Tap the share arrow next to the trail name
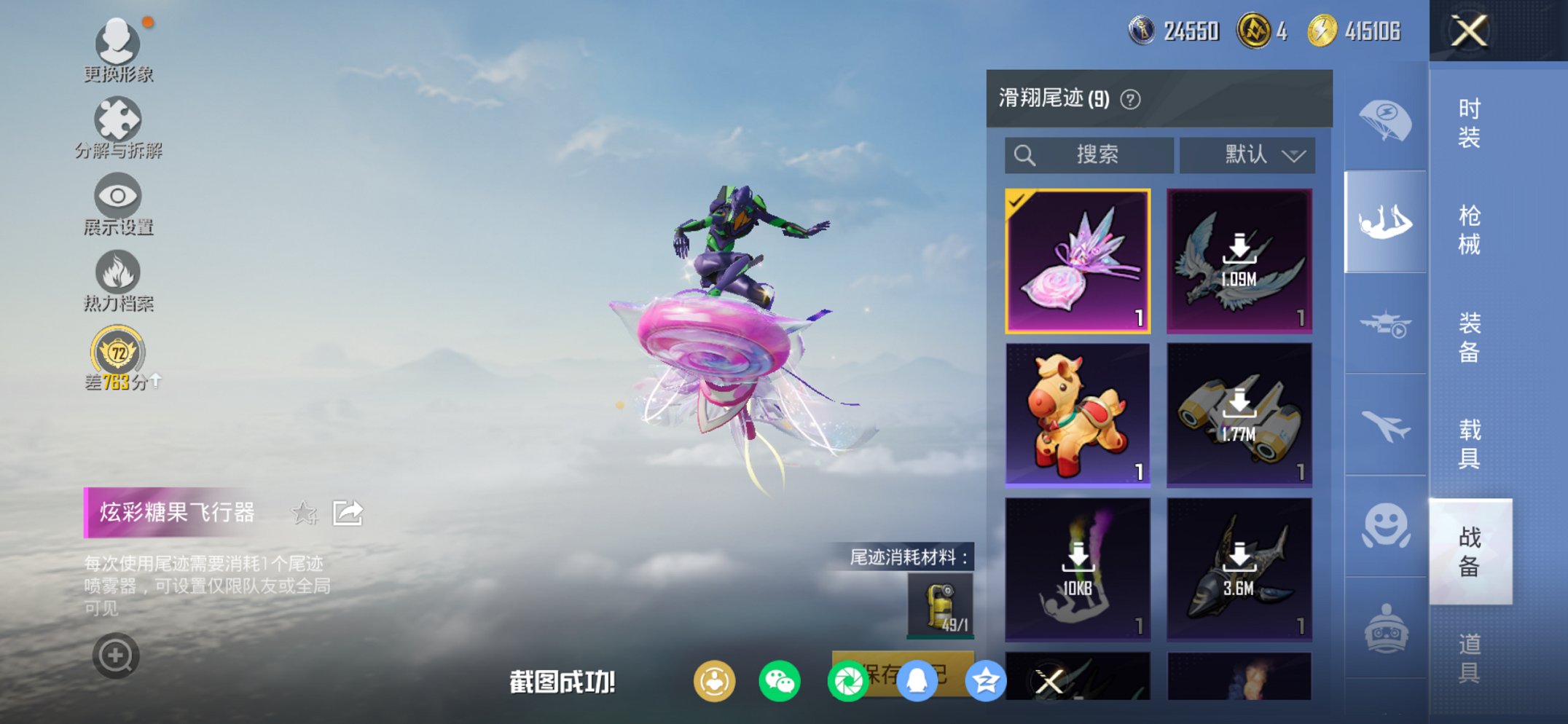 pyautogui.click(x=348, y=512)
